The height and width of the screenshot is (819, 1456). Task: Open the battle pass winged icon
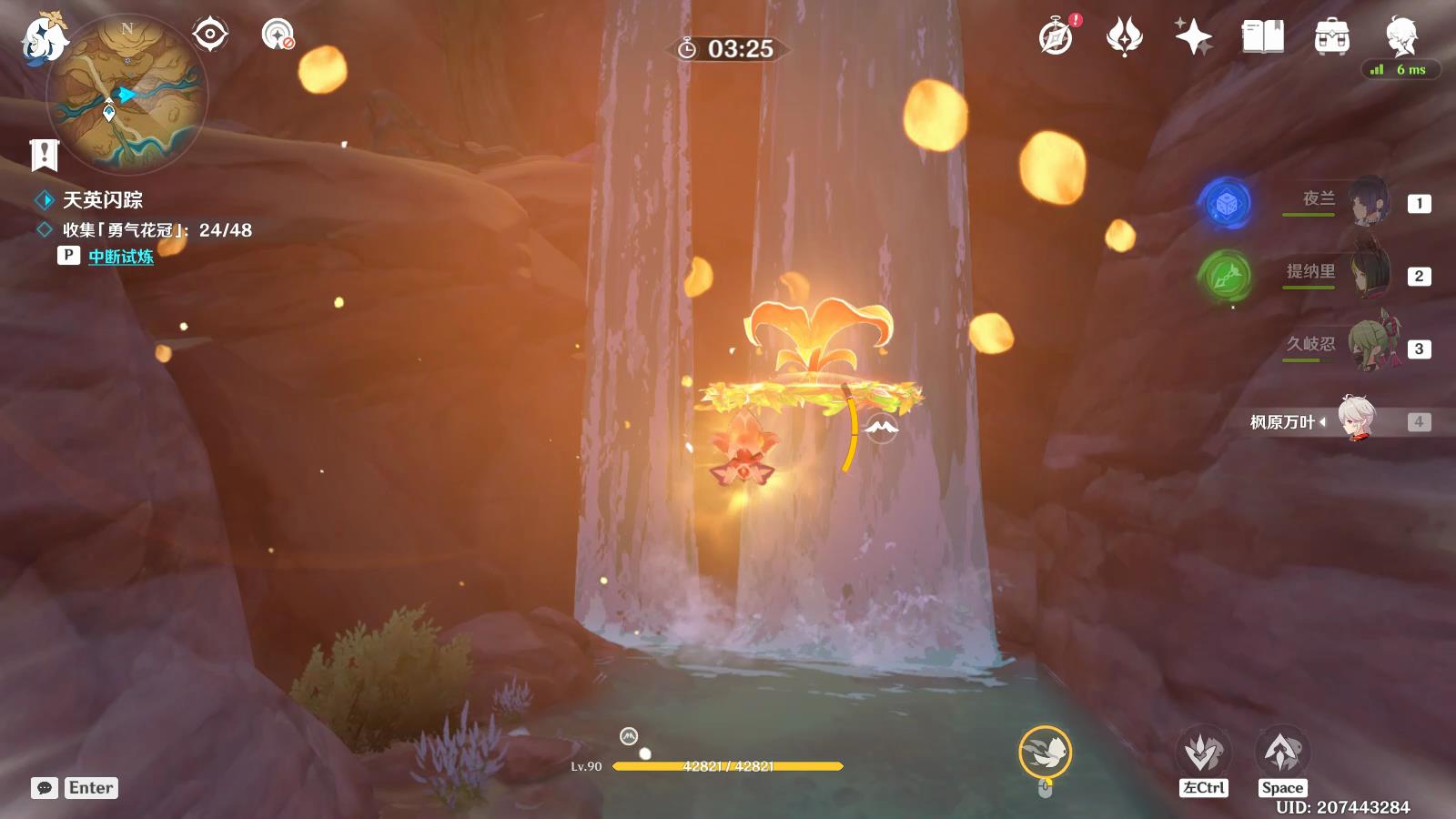(x=1124, y=37)
